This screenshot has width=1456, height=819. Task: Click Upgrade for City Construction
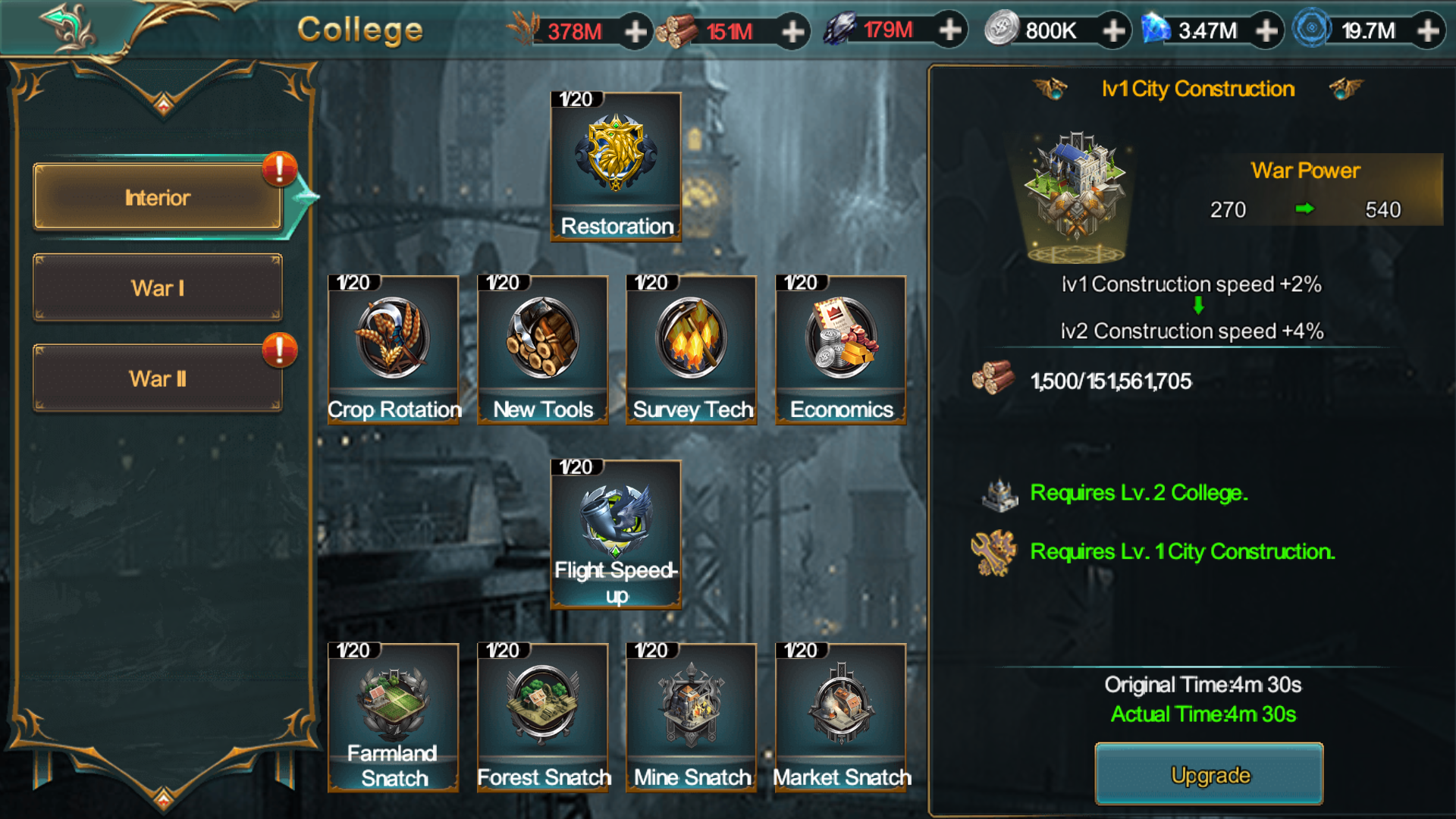pyautogui.click(x=1209, y=774)
